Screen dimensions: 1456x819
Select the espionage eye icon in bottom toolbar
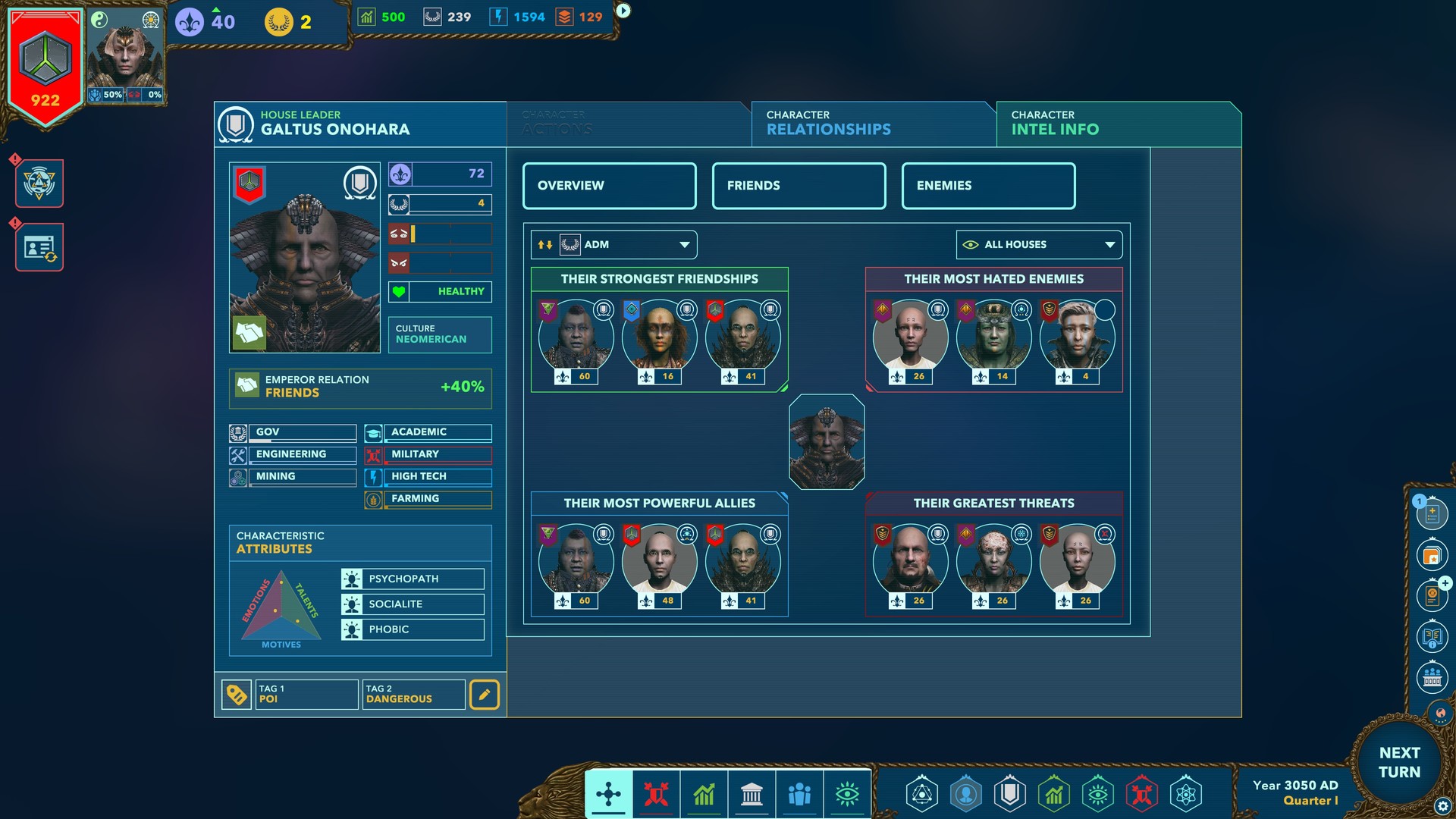click(848, 795)
